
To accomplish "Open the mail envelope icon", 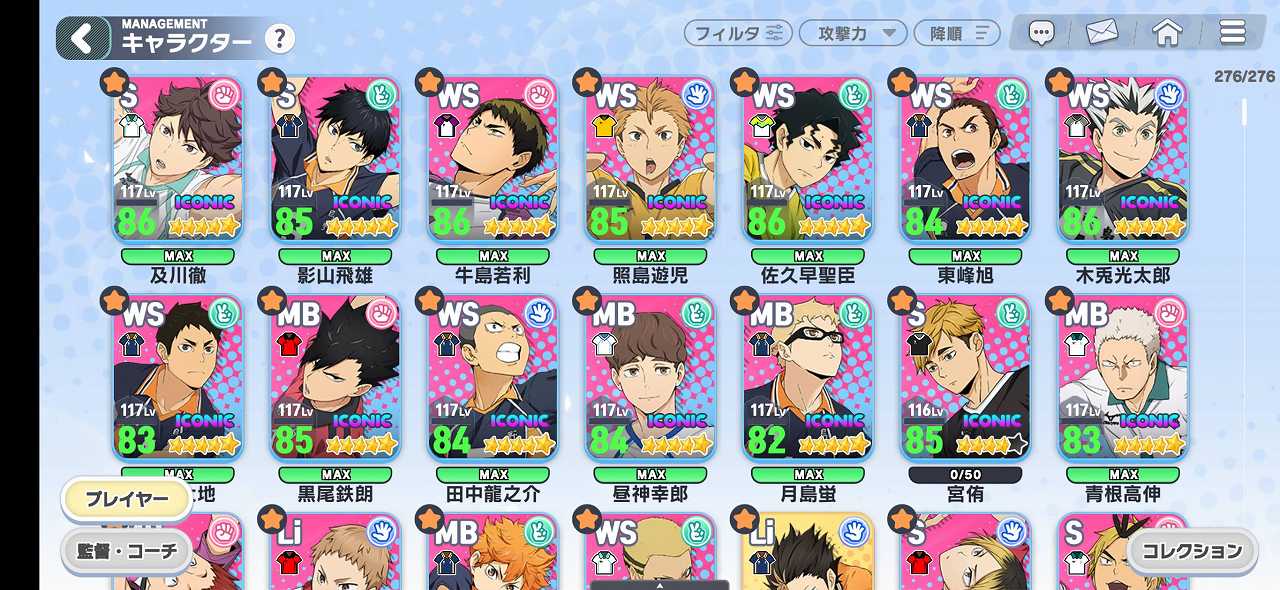I will click(1101, 34).
